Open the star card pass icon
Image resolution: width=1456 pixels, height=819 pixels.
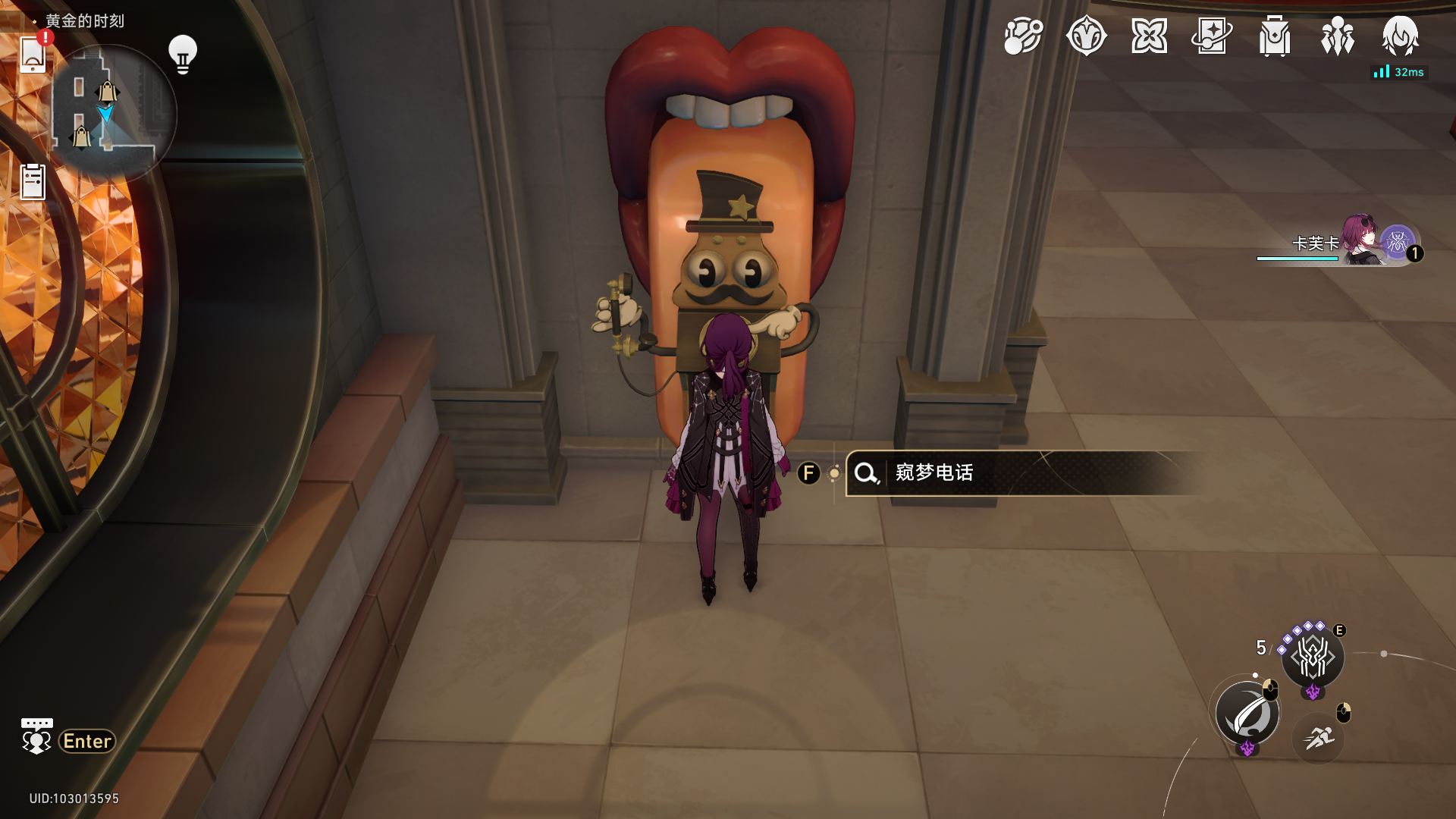click(1212, 36)
